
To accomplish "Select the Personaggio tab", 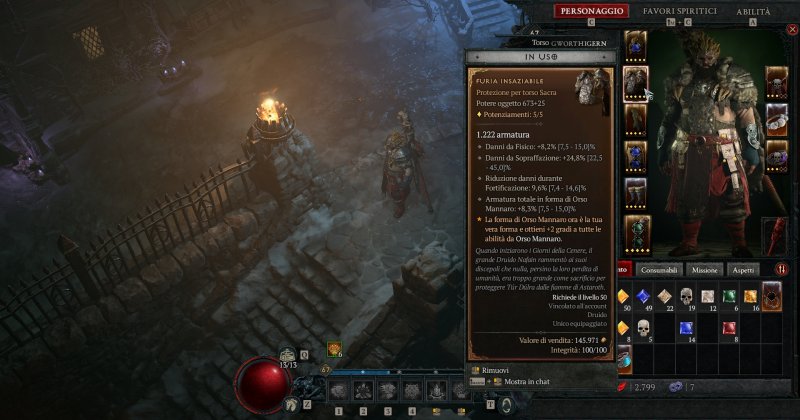I will (593, 11).
